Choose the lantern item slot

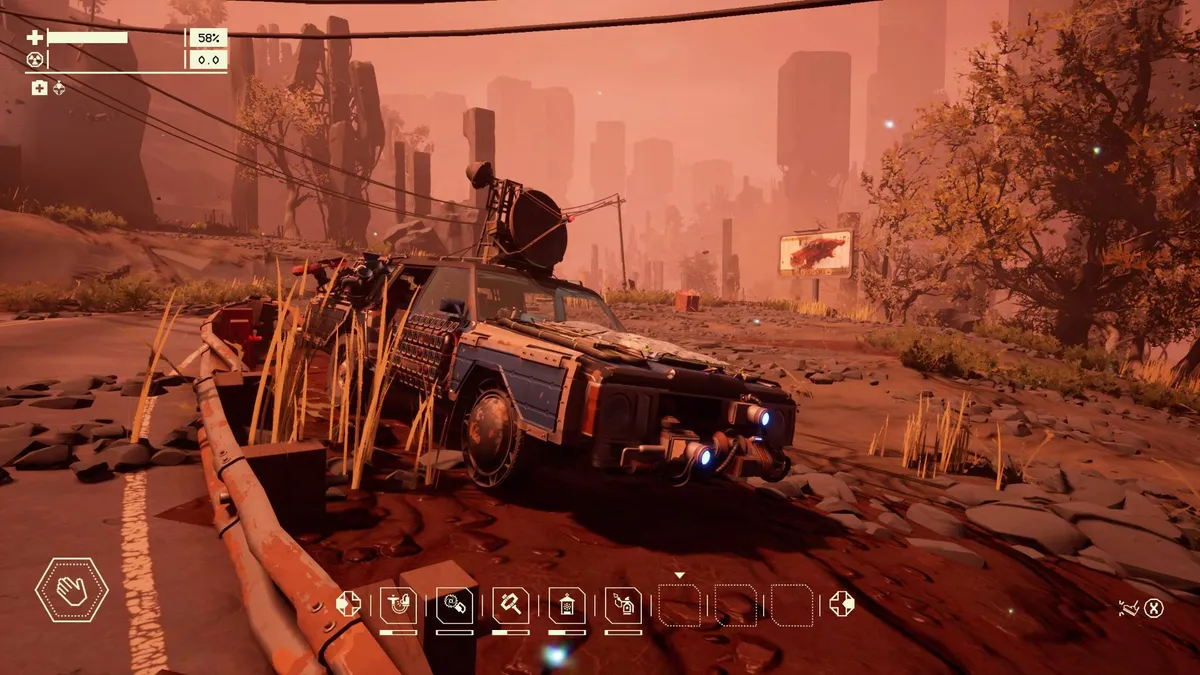point(567,604)
